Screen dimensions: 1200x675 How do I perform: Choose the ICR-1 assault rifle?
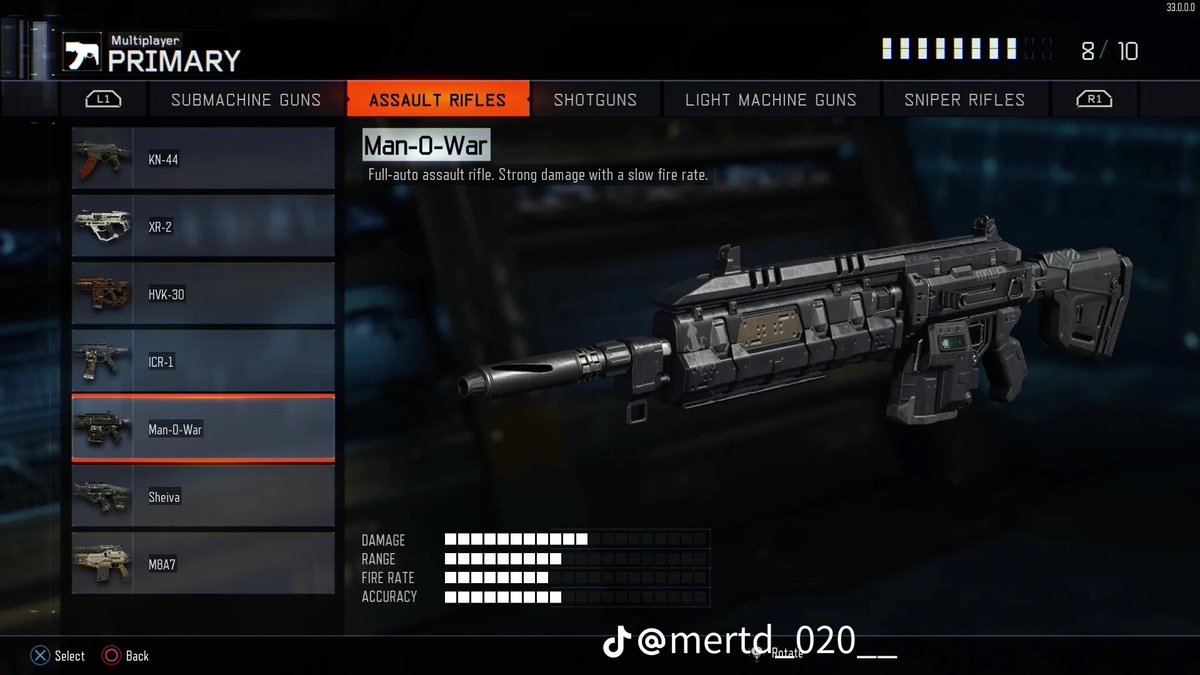point(203,362)
